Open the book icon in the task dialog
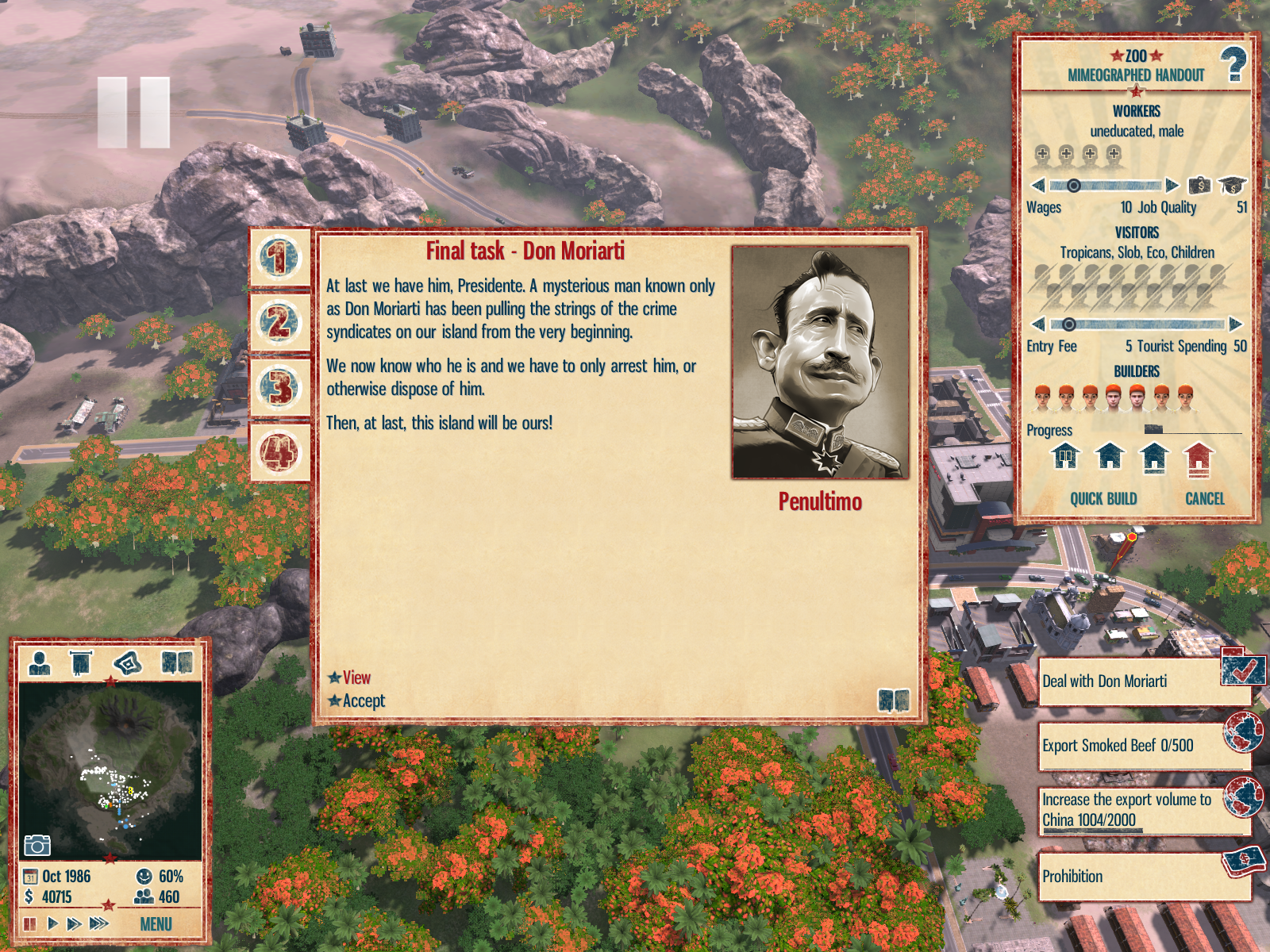The width and height of the screenshot is (1270, 952). click(893, 701)
